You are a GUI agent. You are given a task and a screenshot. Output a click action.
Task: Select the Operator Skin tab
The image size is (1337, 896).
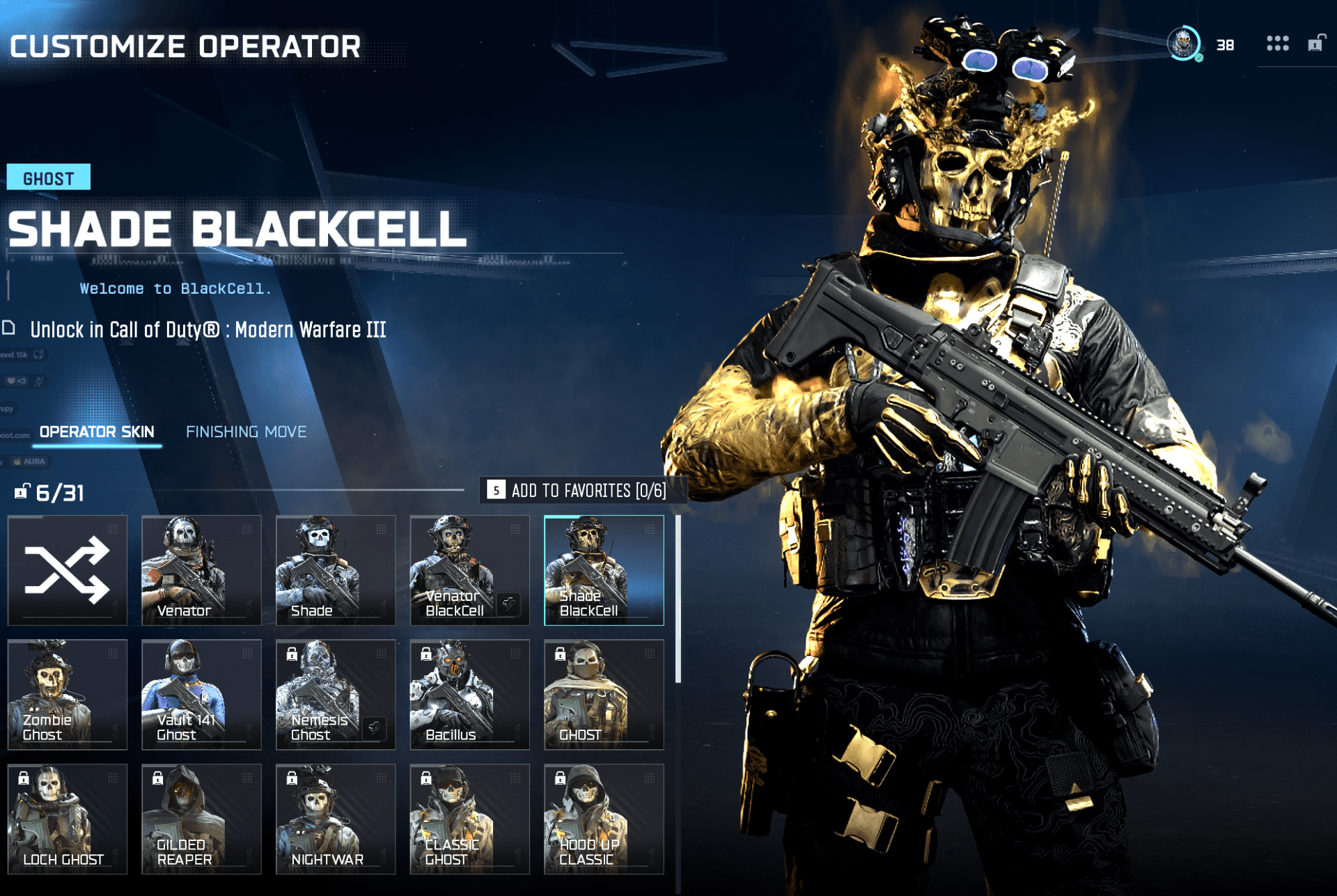(x=97, y=432)
